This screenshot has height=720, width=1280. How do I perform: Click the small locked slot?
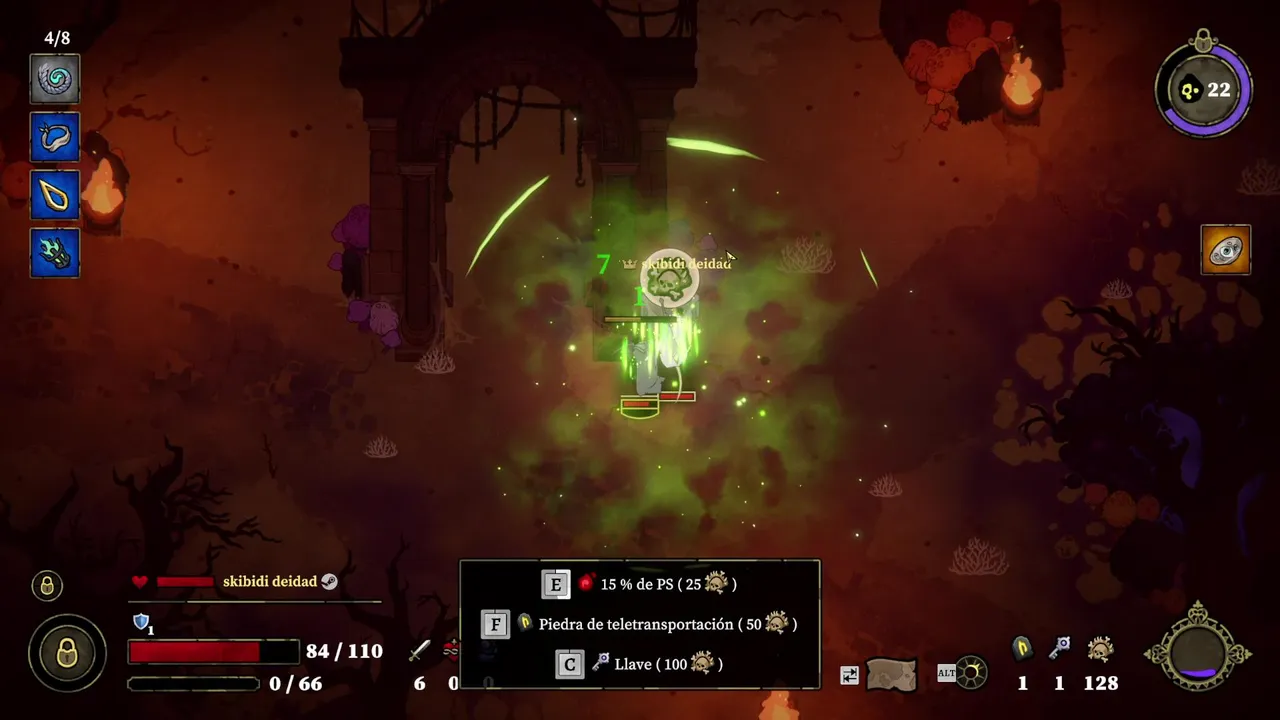pos(47,586)
